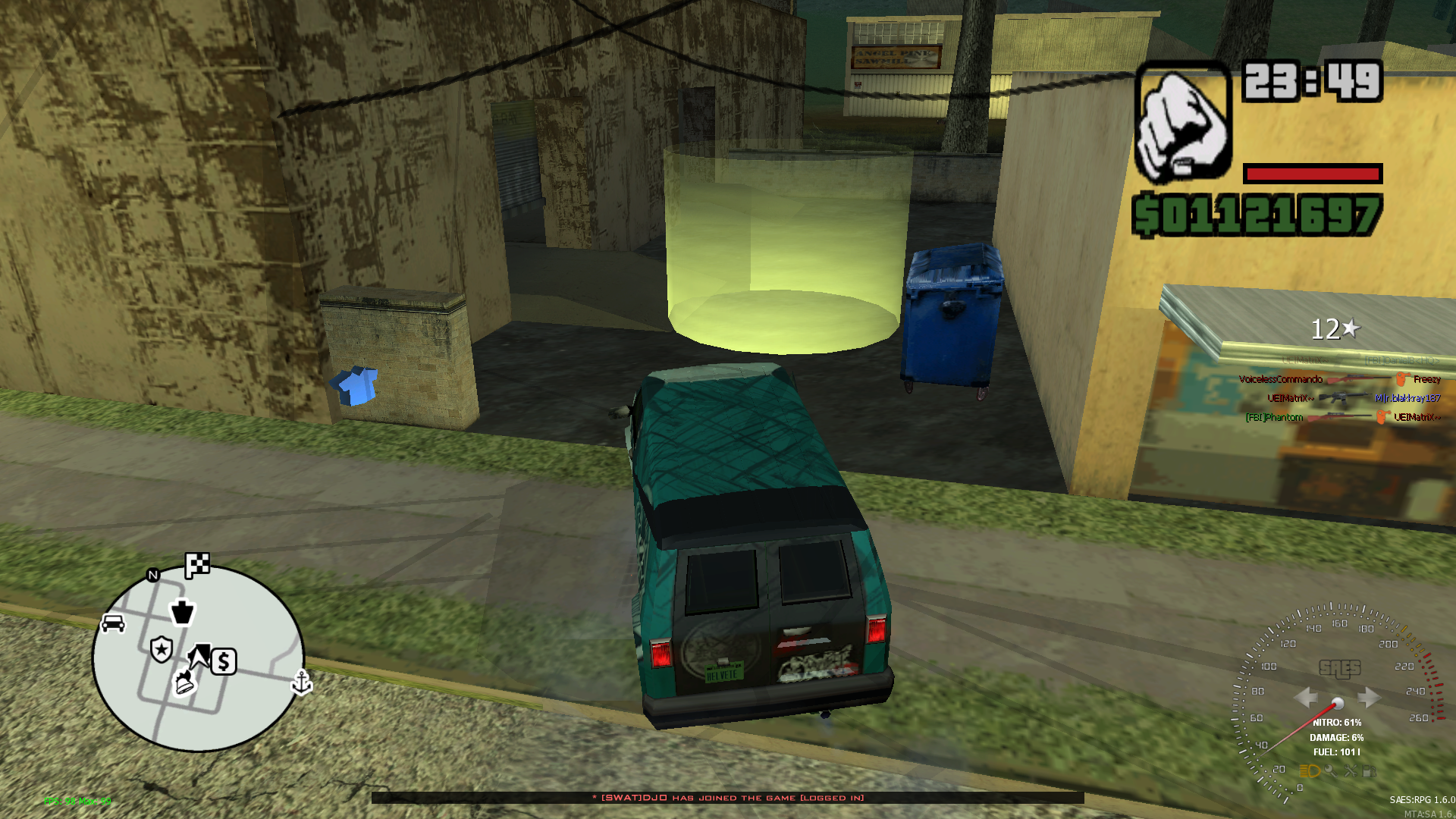Image resolution: width=1456 pixels, height=819 pixels.
Task: Click the SAES:RPG 1.6.0 version label
Action: point(1422,799)
